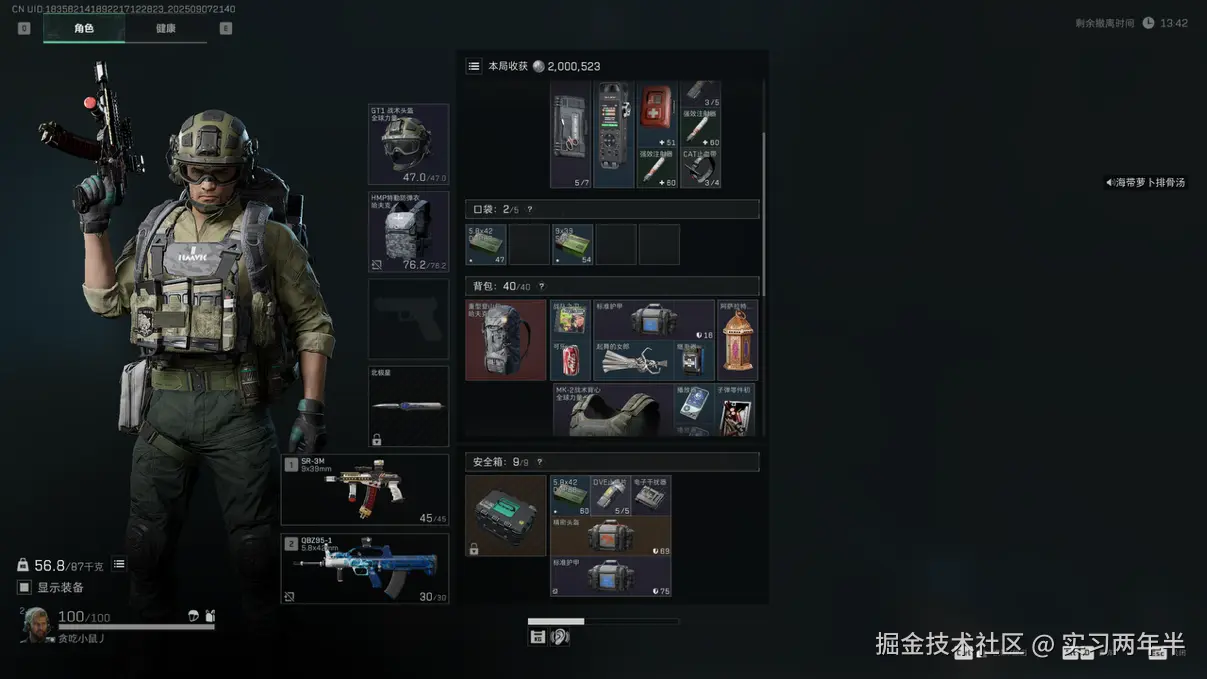Pick the 5.8x42 ammo in pocket slot
The width and height of the screenshot is (1207, 679).
(486, 245)
